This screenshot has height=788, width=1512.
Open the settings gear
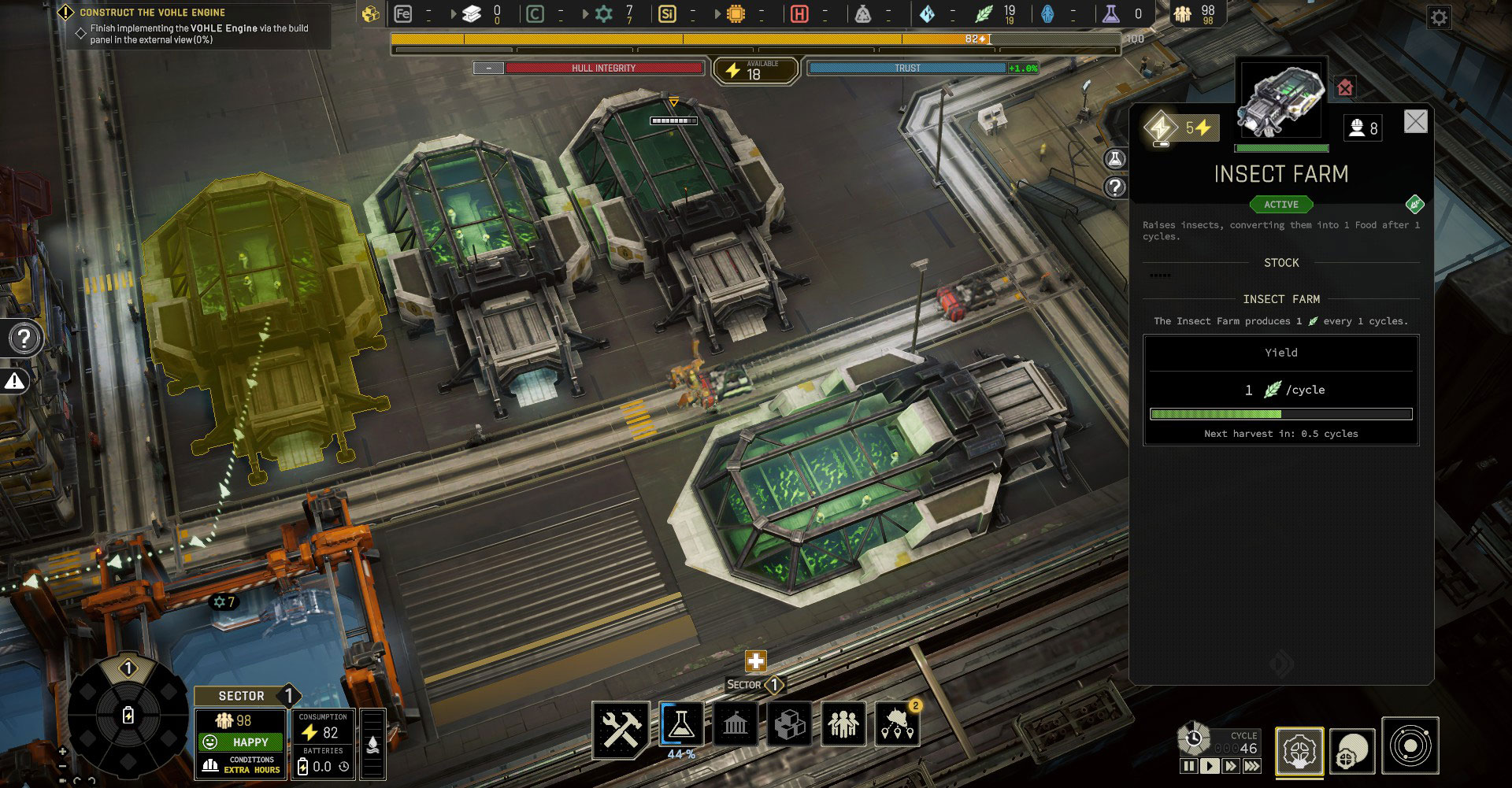tap(1439, 17)
